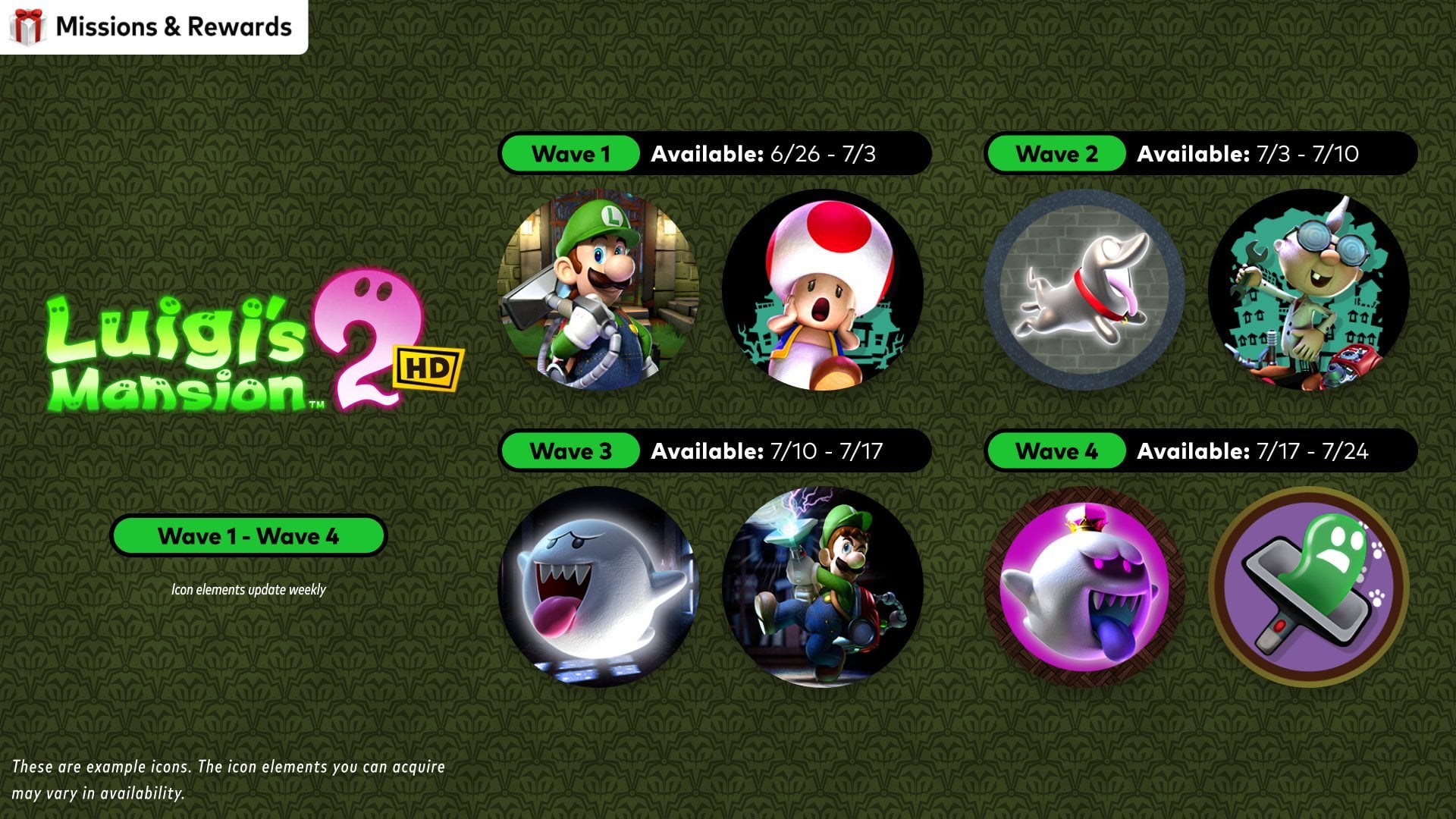Image resolution: width=1456 pixels, height=819 pixels.
Task: Select the Polterpup ghost dog icon
Action: tap(1084, 290)
